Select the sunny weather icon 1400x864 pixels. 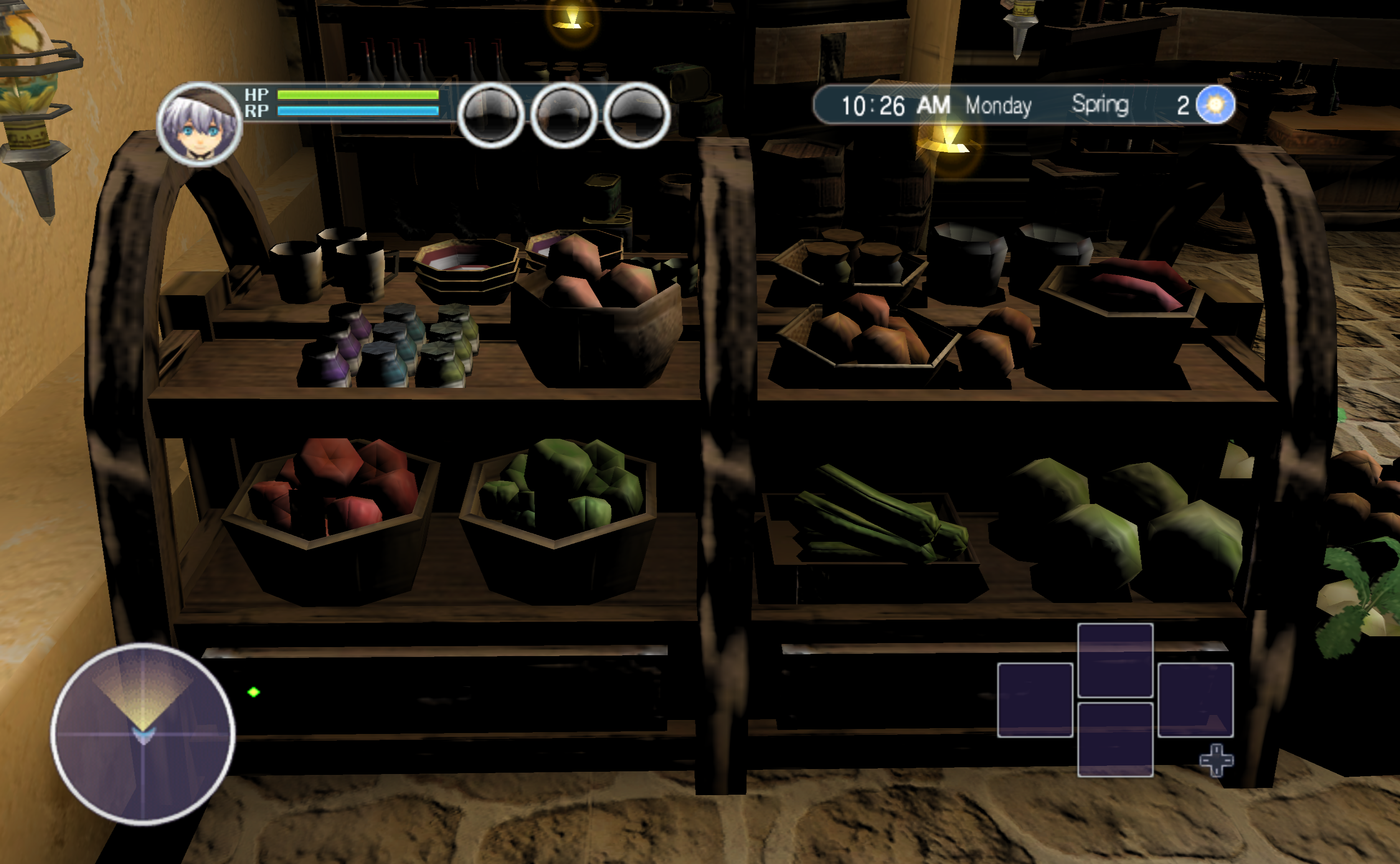coord(1215,104)
